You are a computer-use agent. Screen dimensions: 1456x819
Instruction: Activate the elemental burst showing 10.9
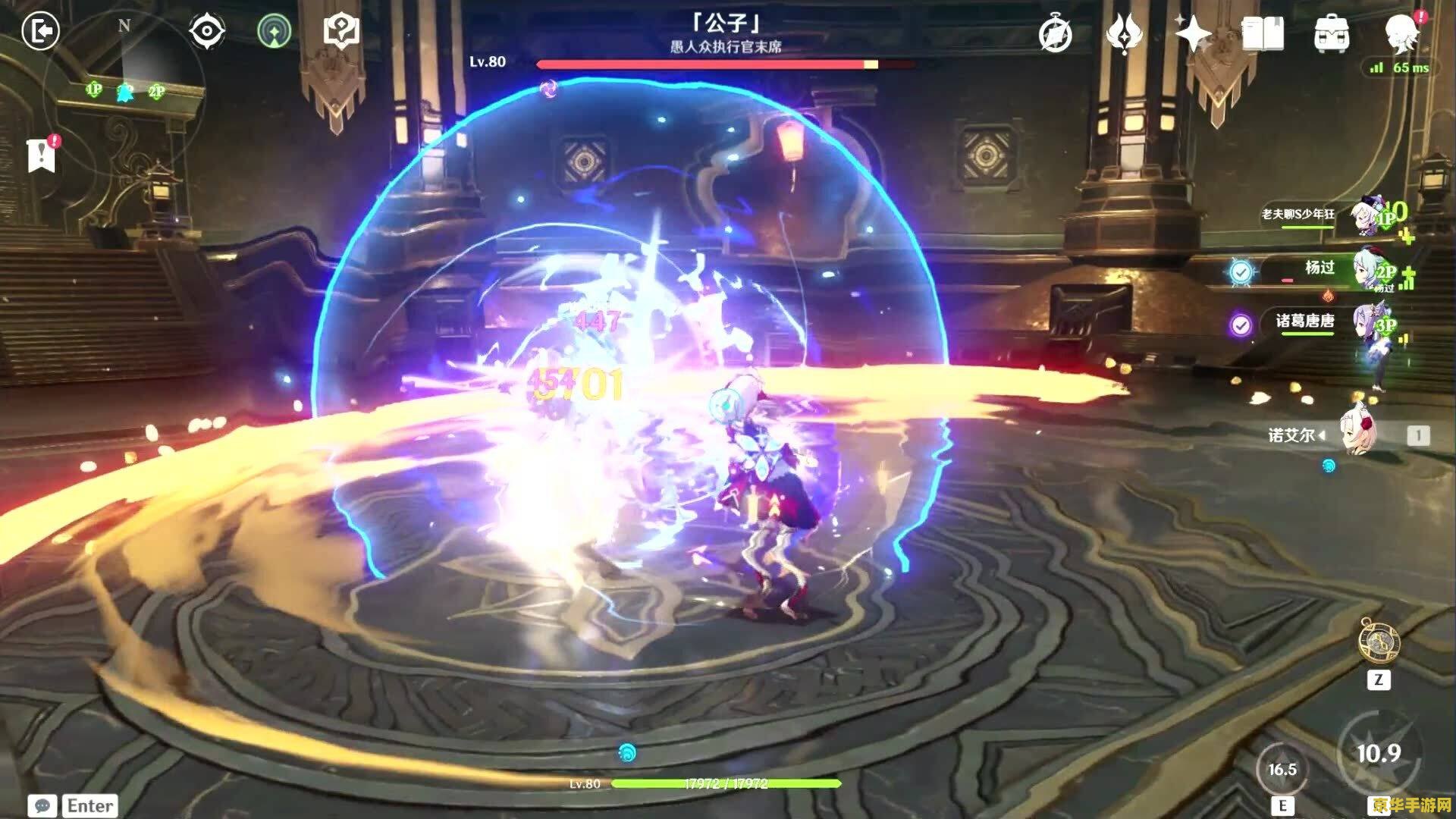pyautogui.click(x=1378, y=753)
